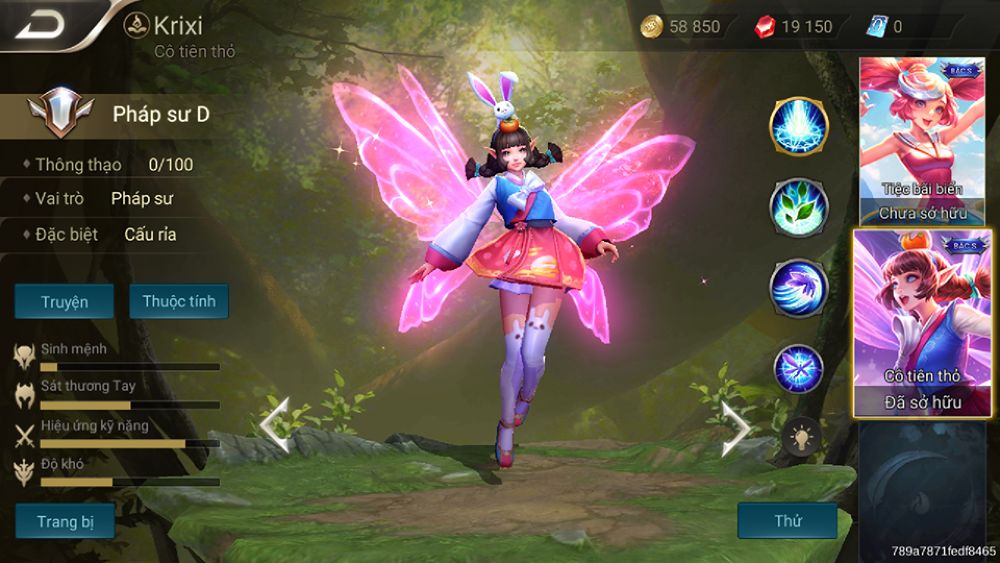1000x563 pixels.
Task: Open the red ruby currency counter
Action: click(793, 27)
